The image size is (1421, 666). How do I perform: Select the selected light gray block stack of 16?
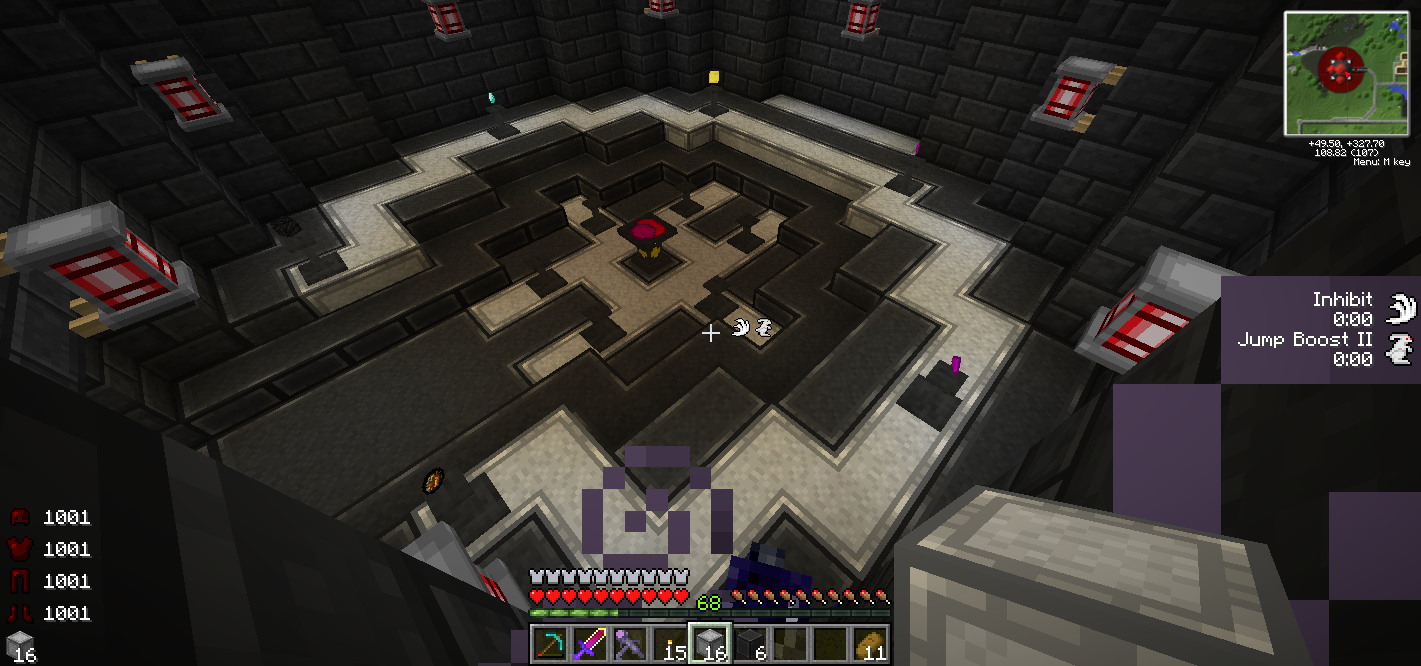[x=709, y=643]
